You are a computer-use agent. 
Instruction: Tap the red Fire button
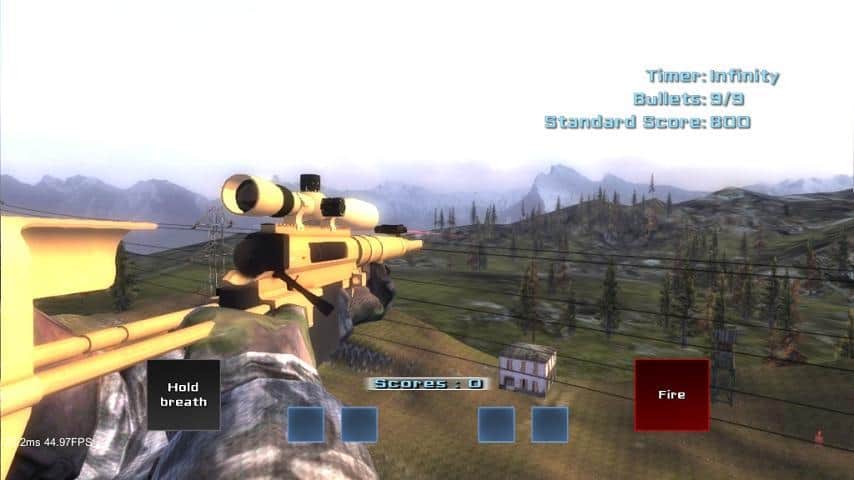coord(671,395)
